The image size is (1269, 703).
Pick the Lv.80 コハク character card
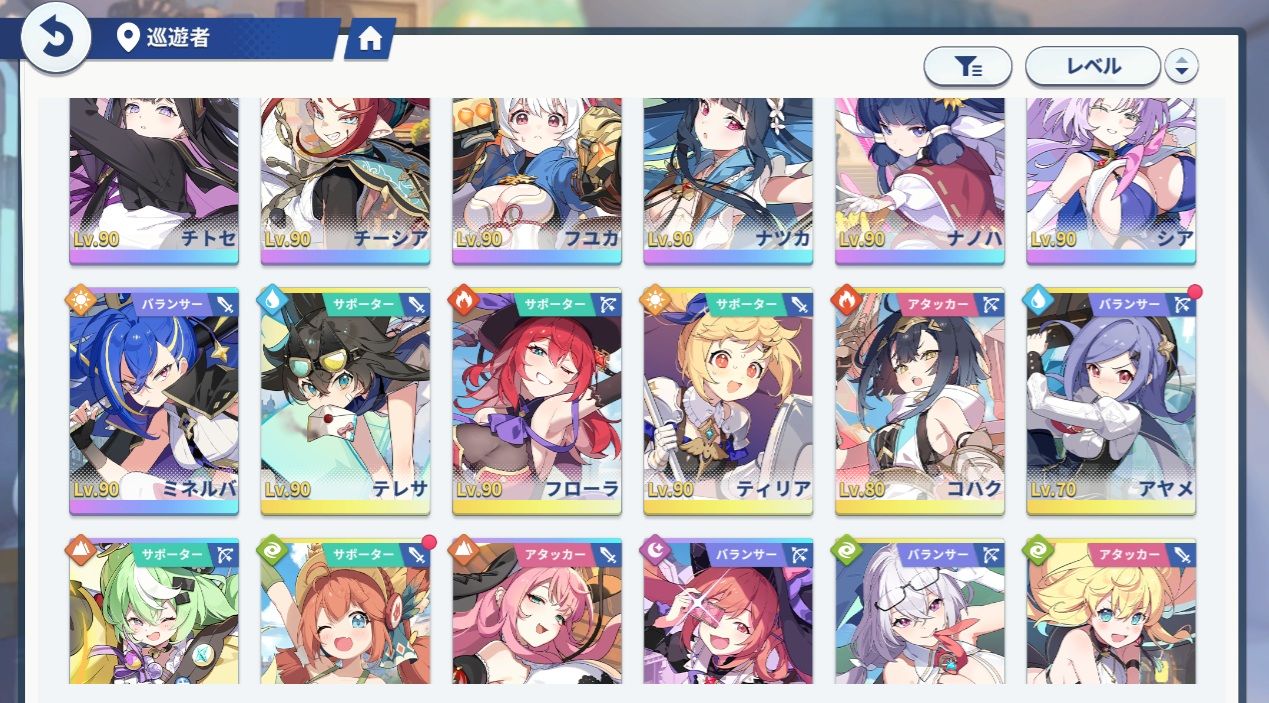(x=920, y=400)
